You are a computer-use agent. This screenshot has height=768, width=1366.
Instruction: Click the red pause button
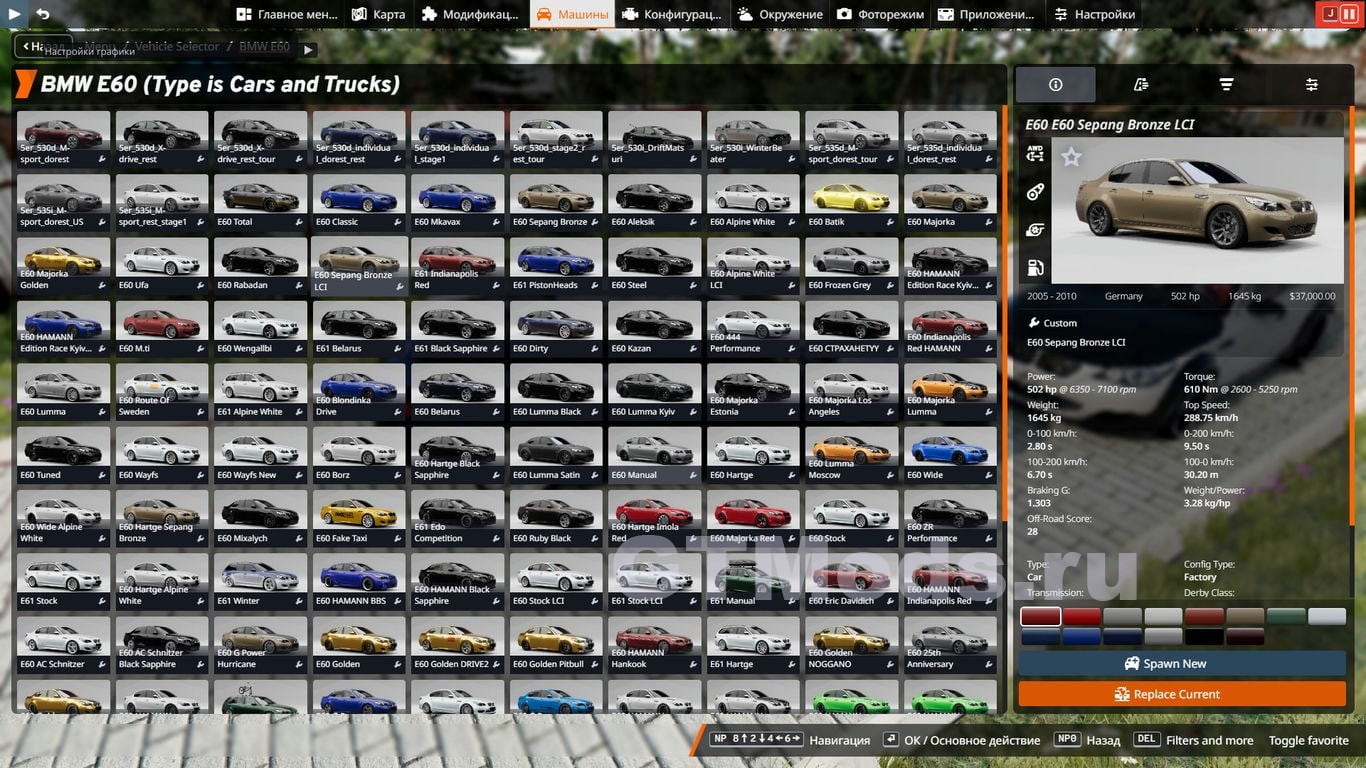tap(1349, 14)
